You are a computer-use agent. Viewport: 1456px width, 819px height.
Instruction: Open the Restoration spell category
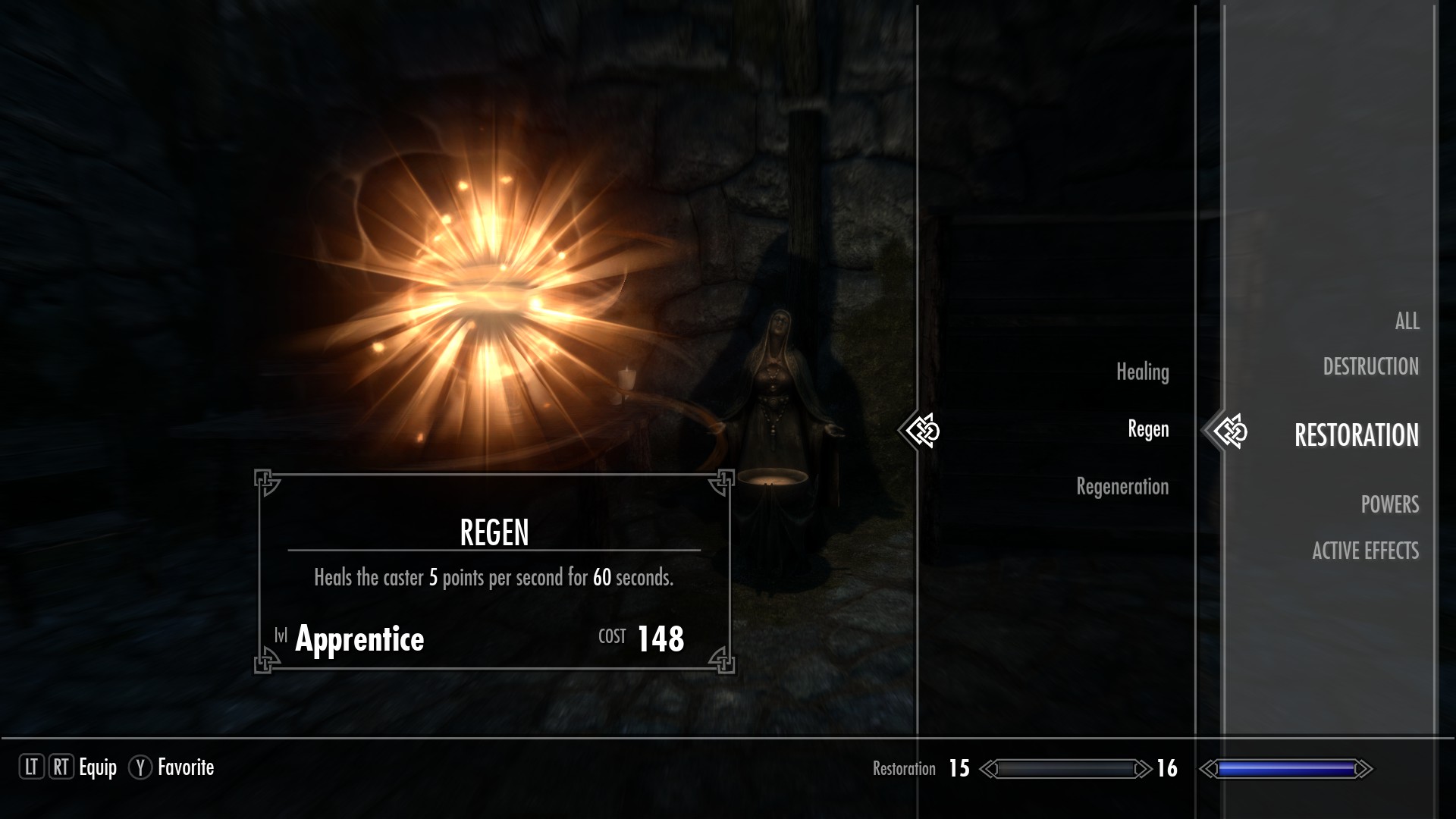coord(1356,435)
